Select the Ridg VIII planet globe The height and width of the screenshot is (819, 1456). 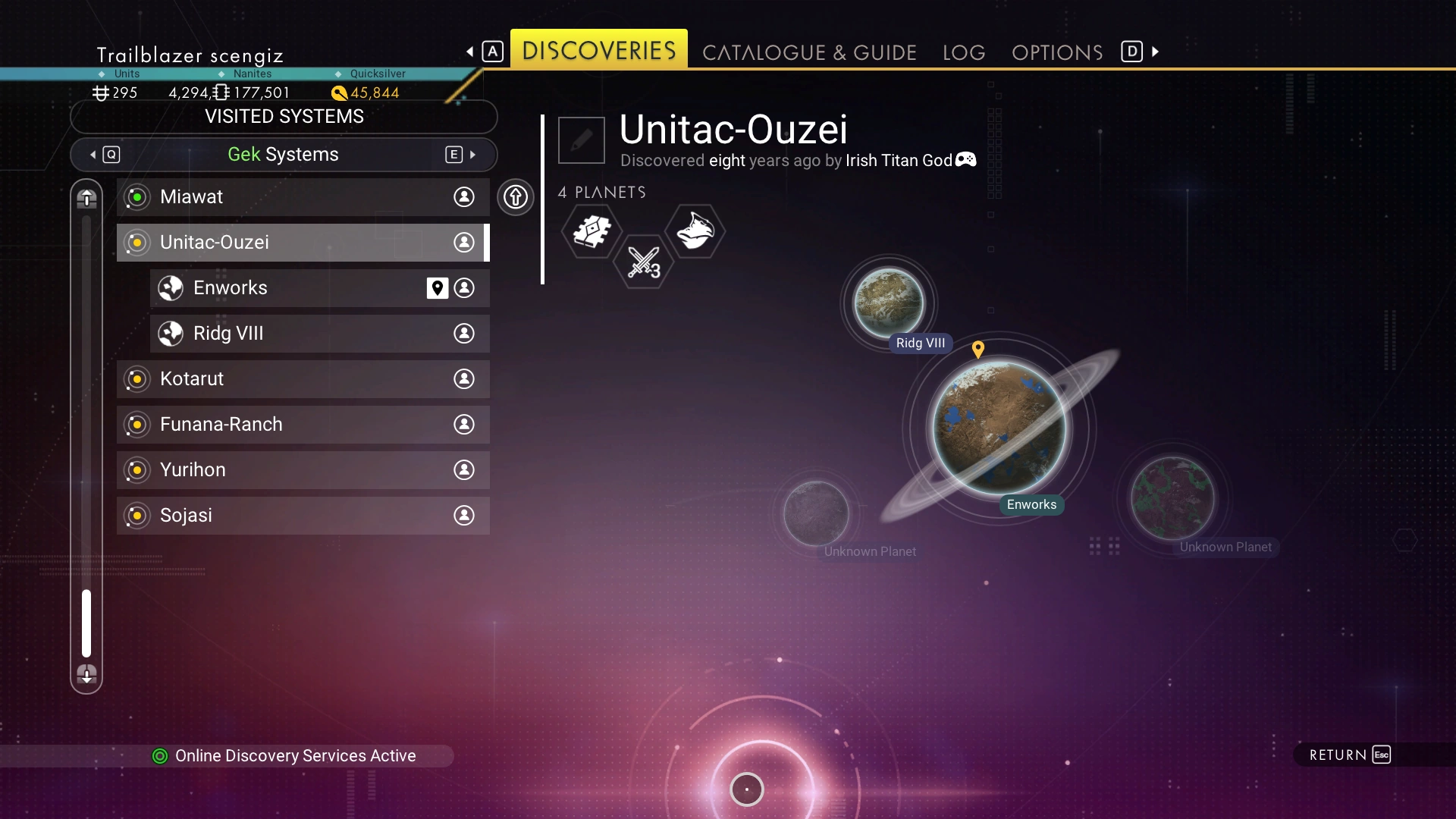(x=889, y=303)
